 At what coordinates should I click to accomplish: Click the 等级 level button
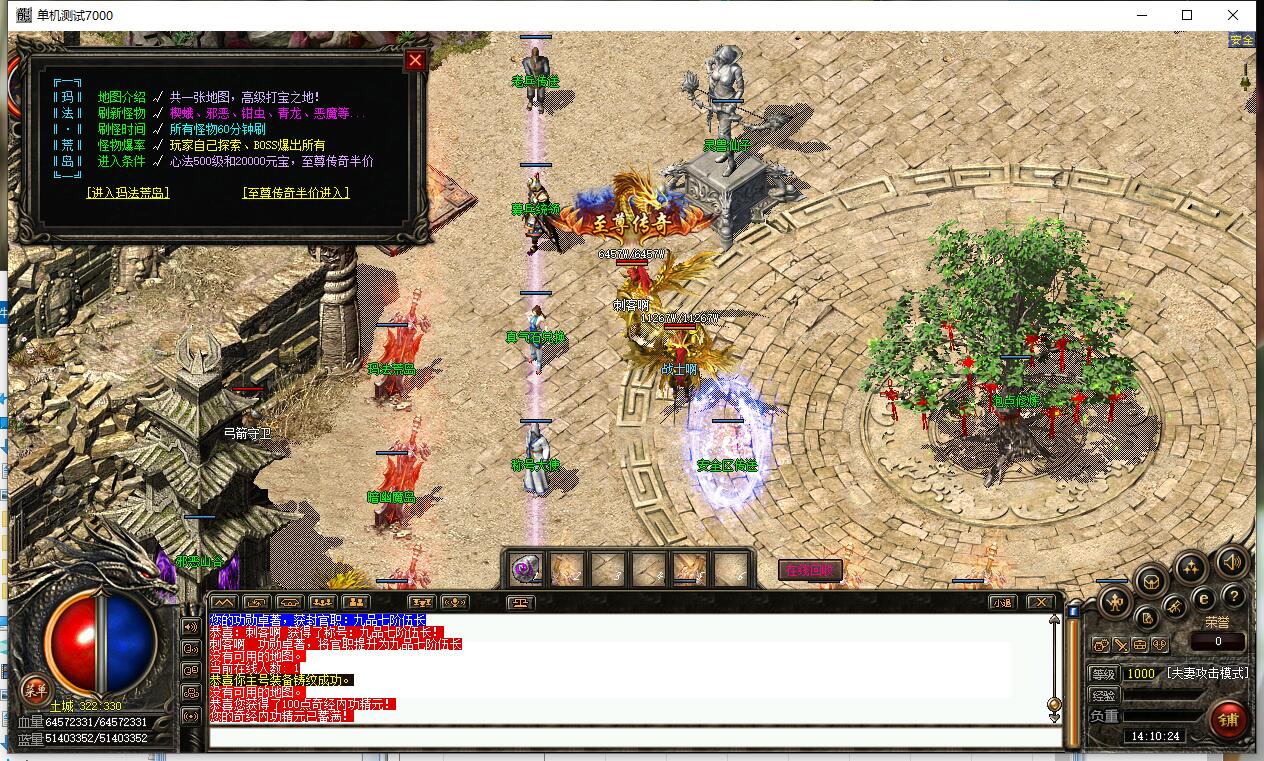click(1102, 674)
